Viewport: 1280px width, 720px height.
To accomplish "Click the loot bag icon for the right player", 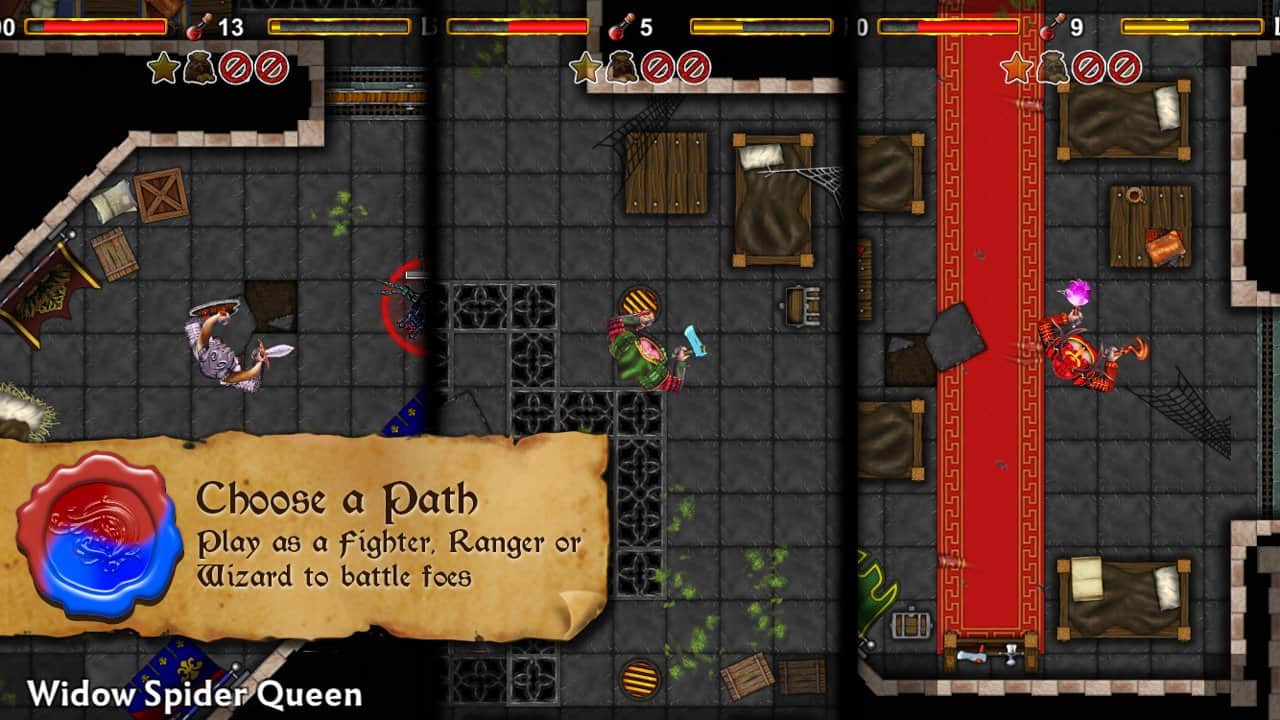I will point(1052,68).
